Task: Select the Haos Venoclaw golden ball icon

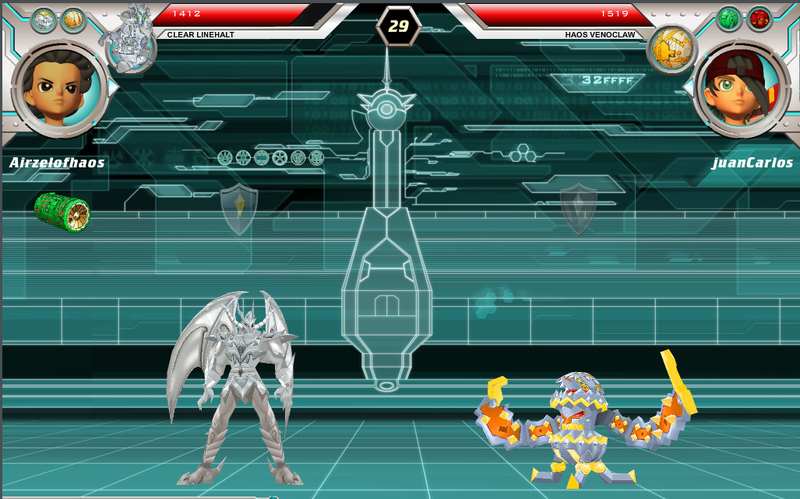Action: tap(669, 48)
